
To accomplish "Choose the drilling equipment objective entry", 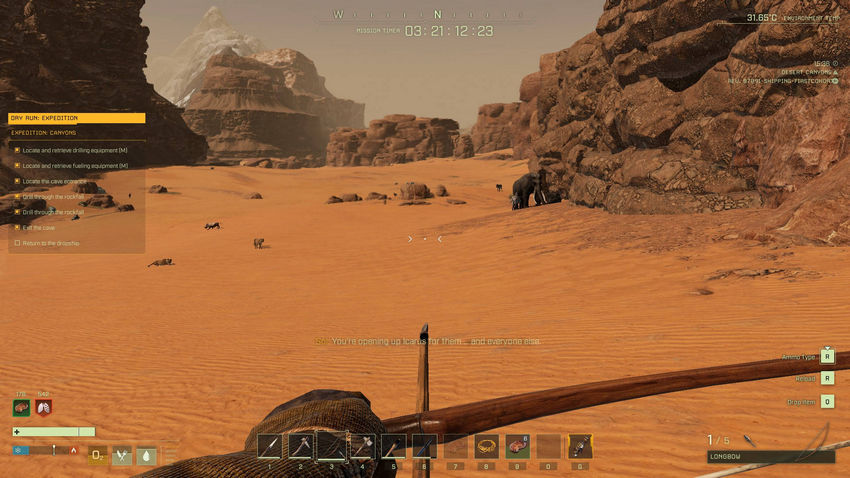I will pos(74,150).
